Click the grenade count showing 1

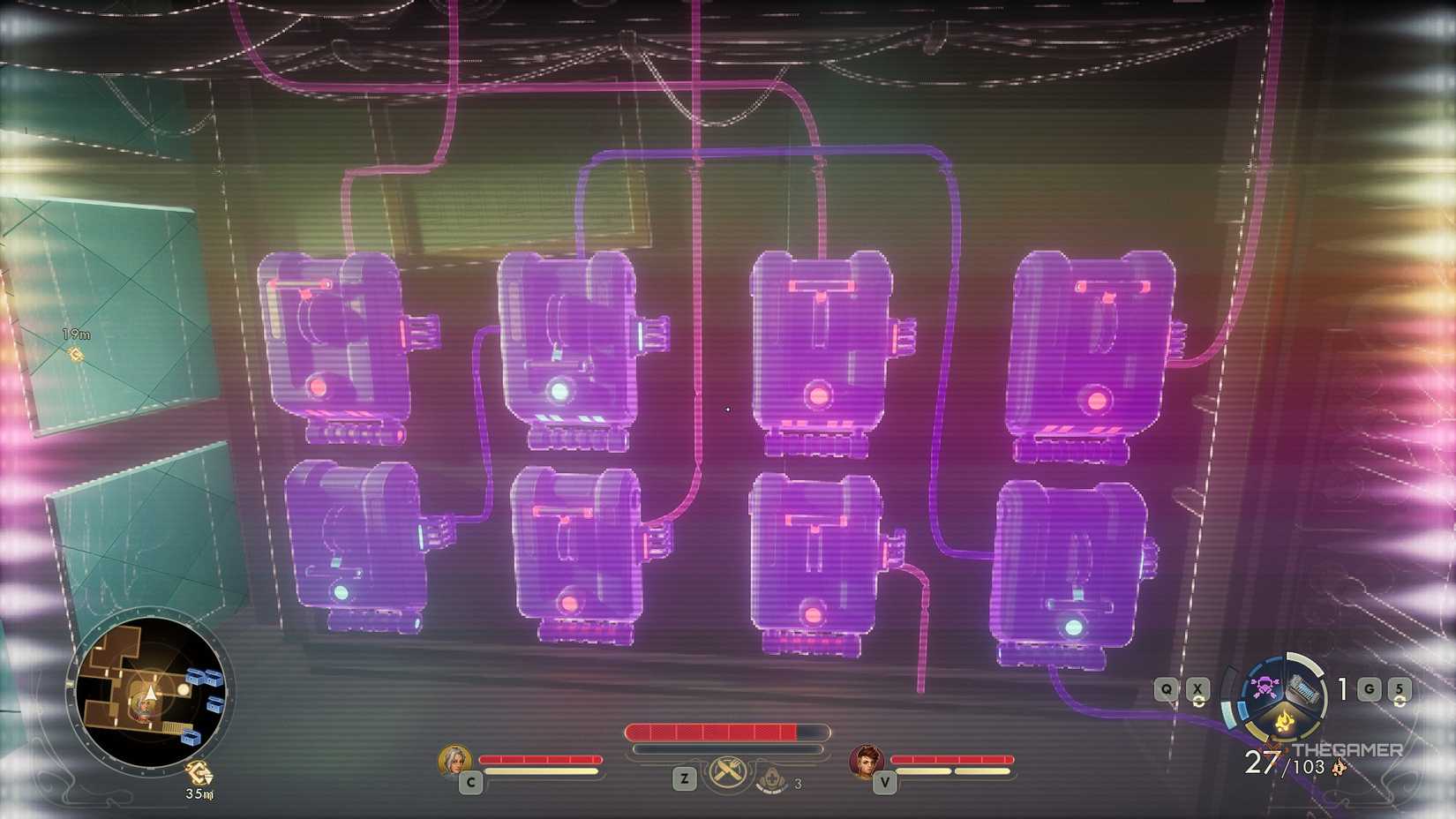click(1341, 688)
